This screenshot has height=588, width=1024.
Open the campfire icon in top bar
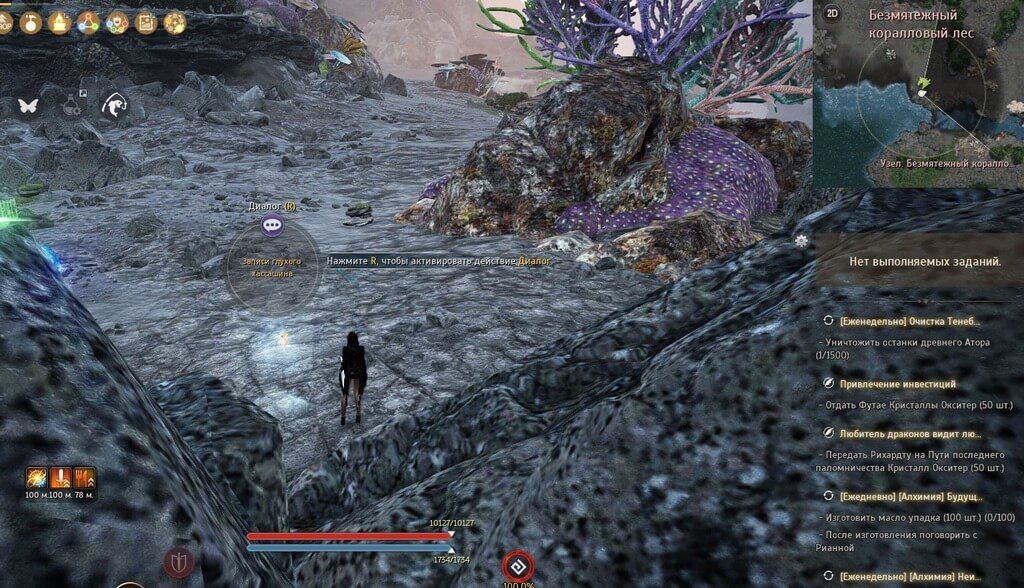tap(59, 22)
